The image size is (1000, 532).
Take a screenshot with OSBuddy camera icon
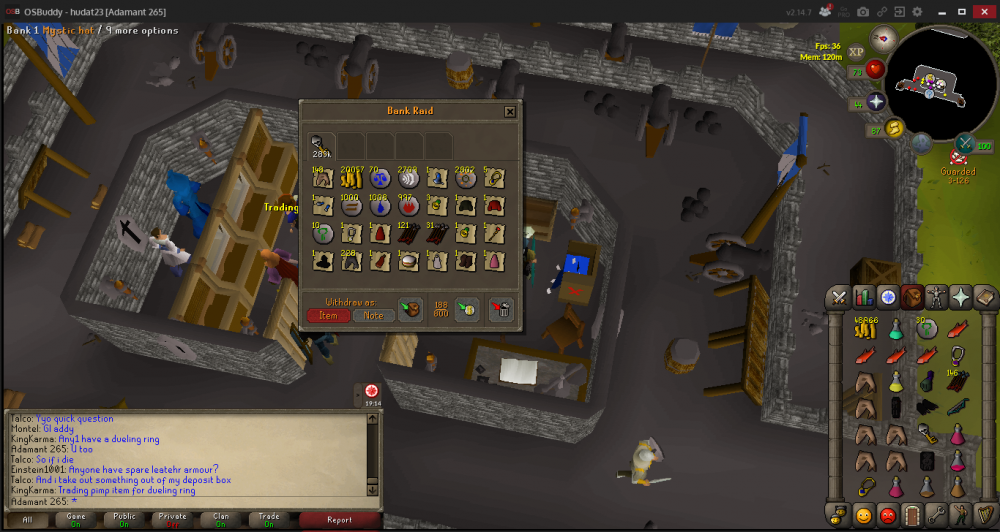pyautogui.click(x=862, y=11)
